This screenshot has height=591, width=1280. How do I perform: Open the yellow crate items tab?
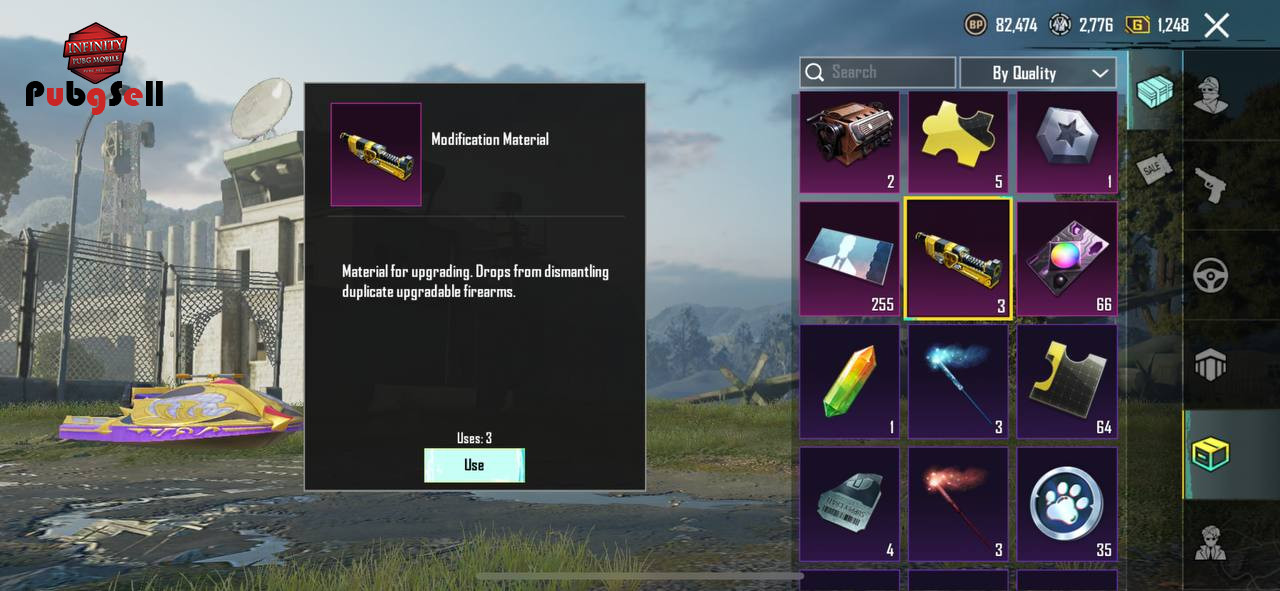(x=1211, y=454)
